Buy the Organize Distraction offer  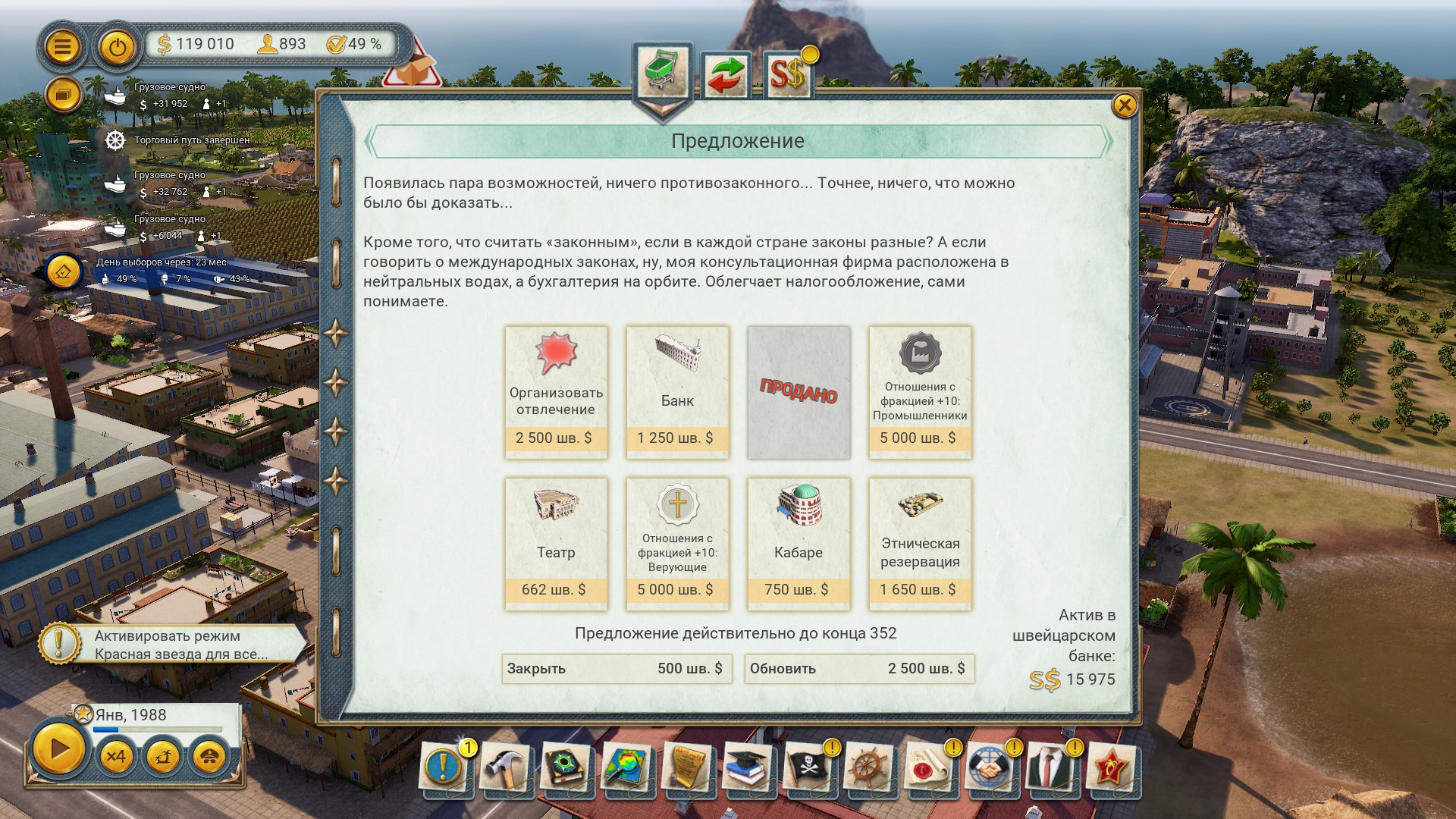click(x=556, y=392)
